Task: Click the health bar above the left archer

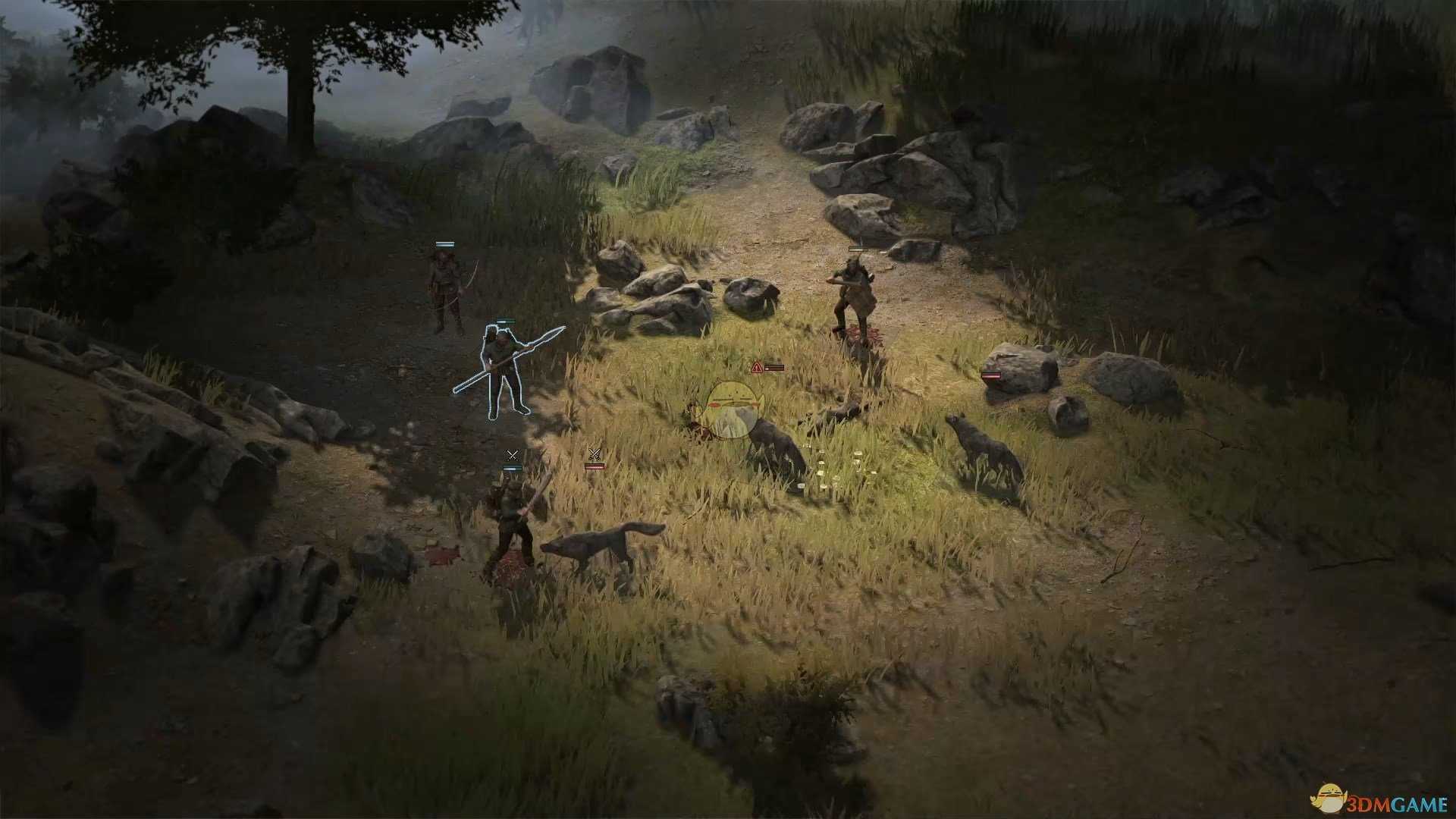Action: pyautogui.click(x=444, y=245)
